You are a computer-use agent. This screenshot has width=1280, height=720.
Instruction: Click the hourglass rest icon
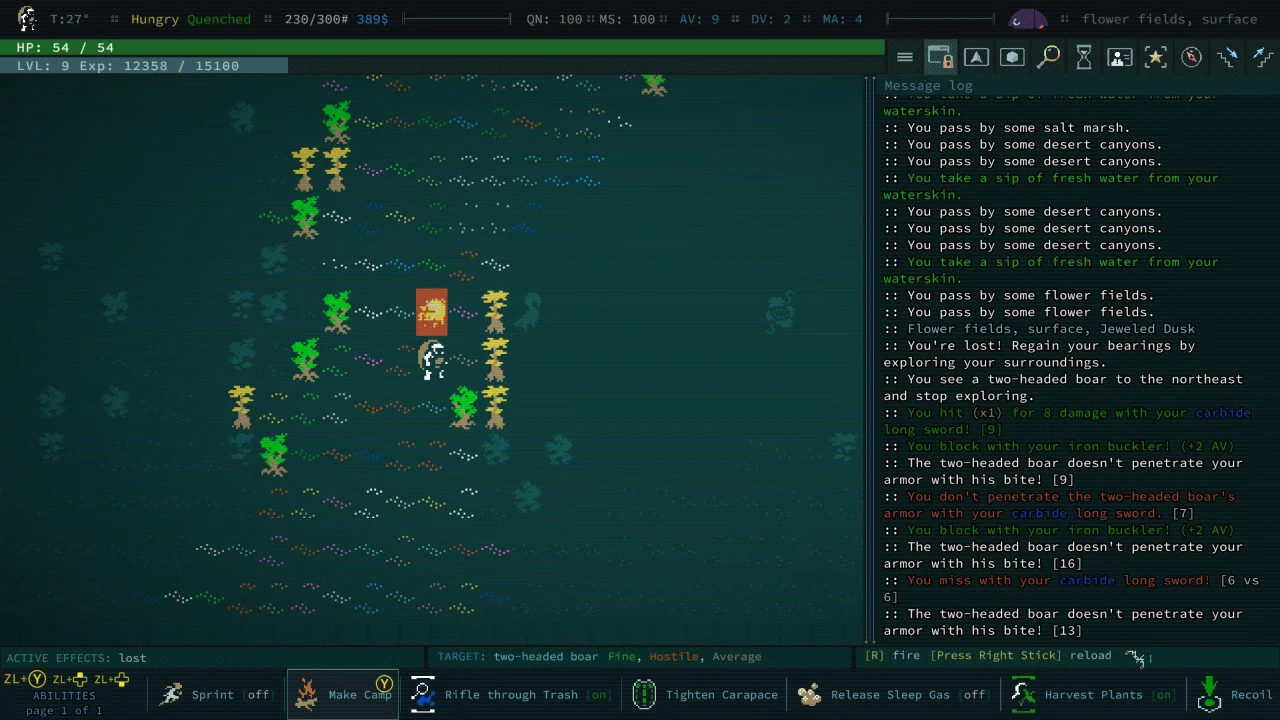tap(1084, 57)
